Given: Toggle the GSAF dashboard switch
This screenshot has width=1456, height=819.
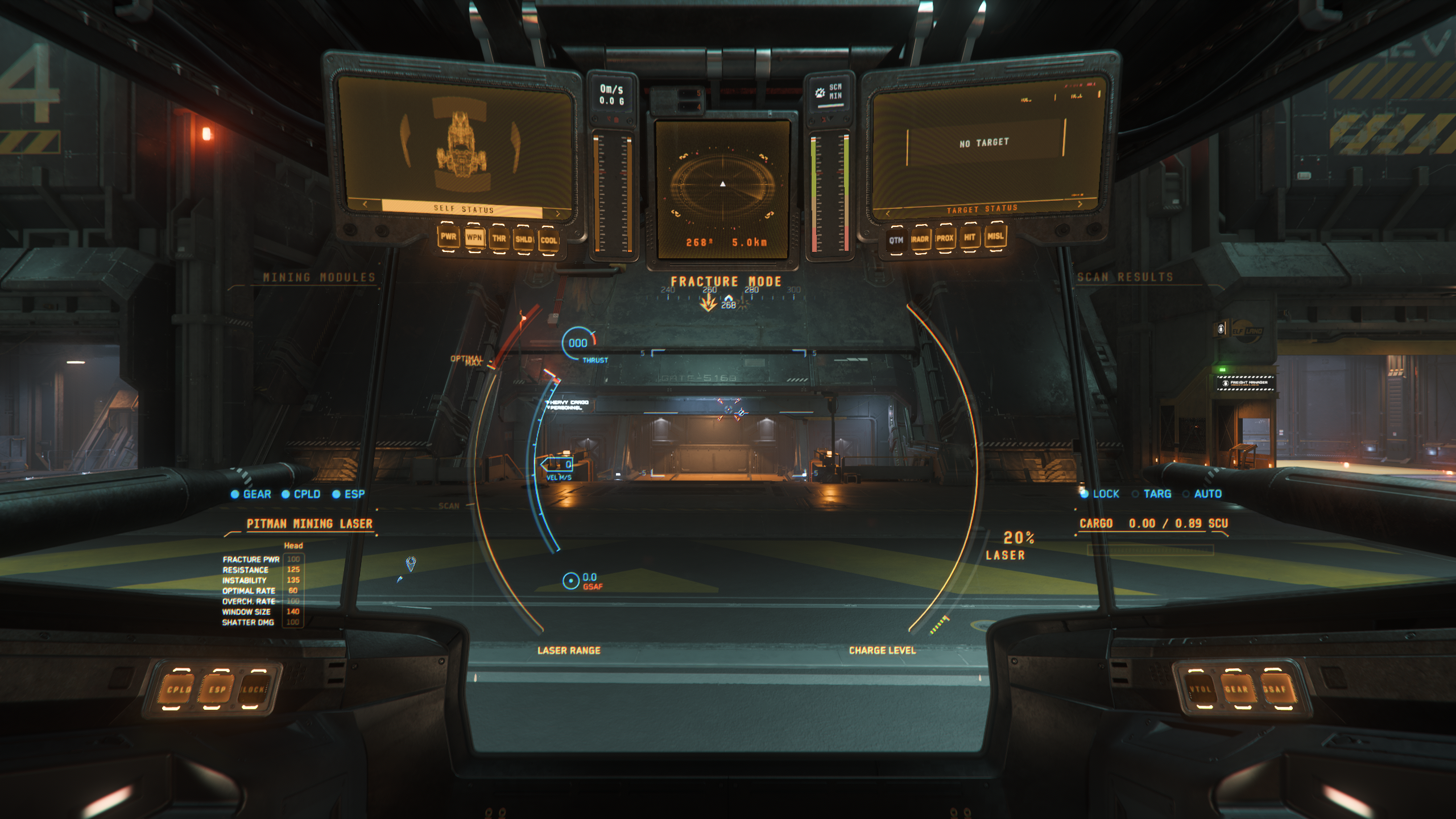Looking at the screenshot, I should pos(1274,689).
